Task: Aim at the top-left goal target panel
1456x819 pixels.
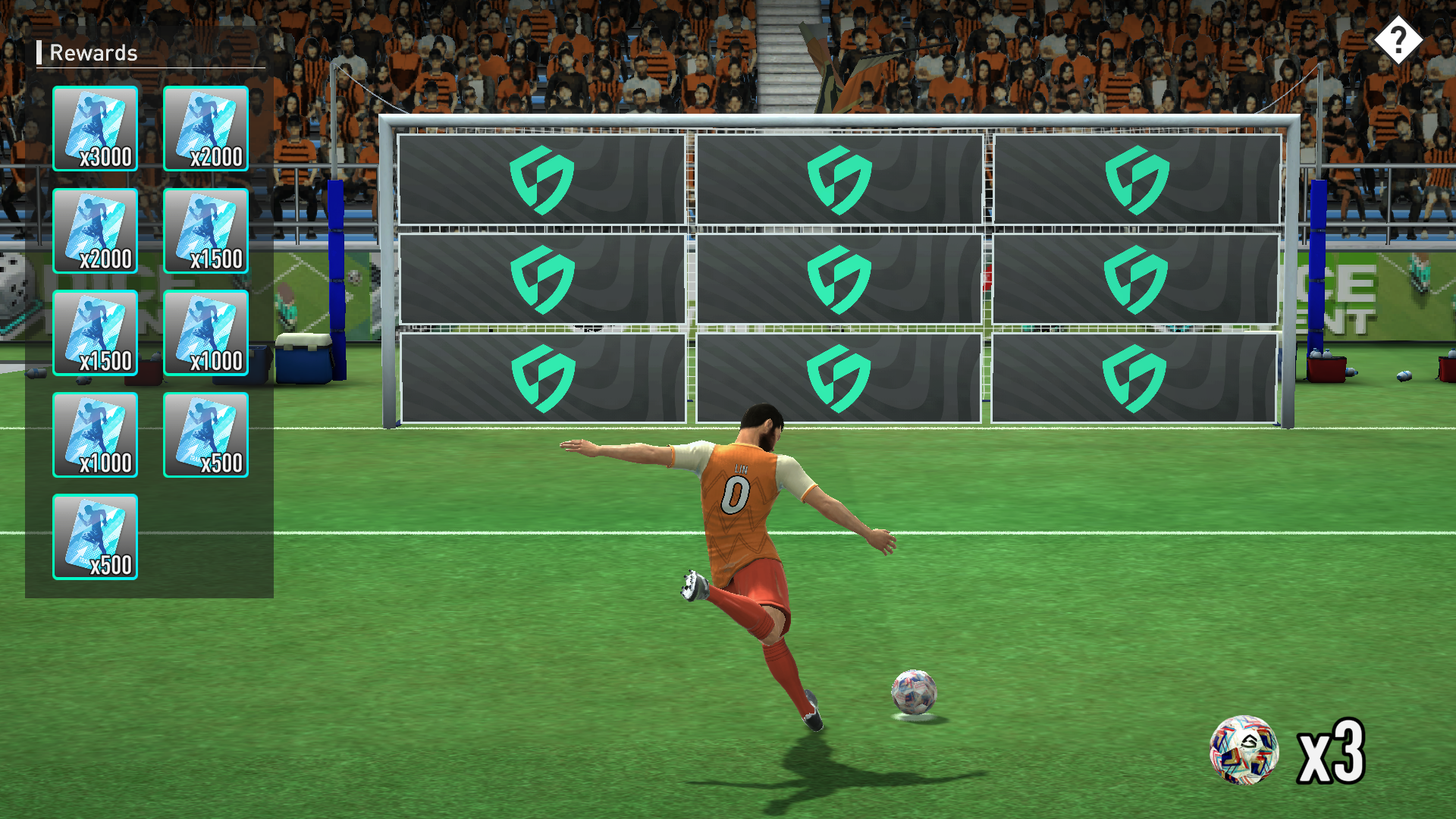Action: (x=542, y=178)
